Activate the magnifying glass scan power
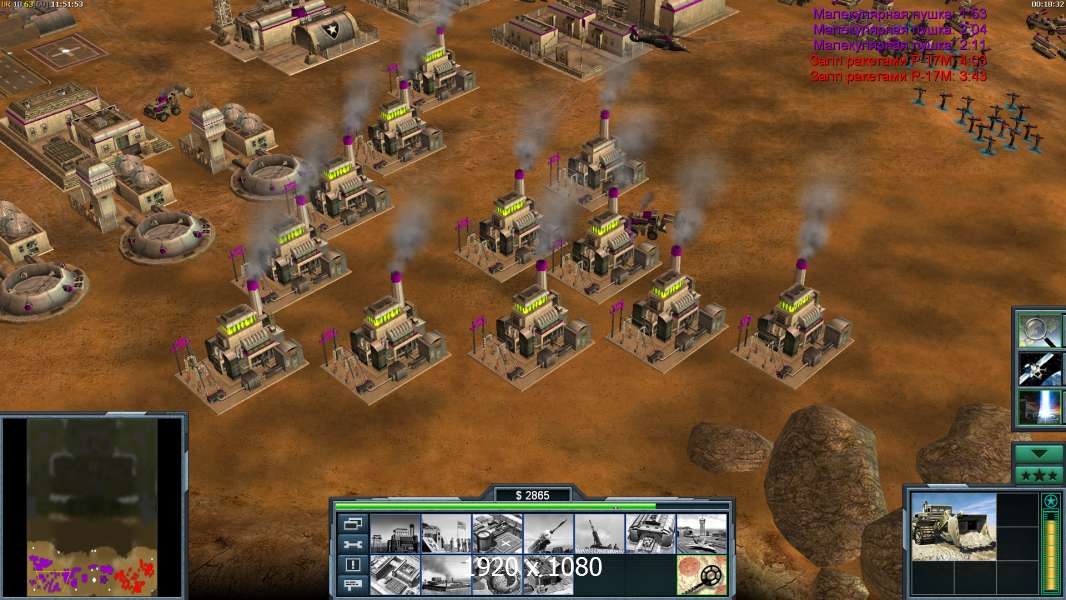This screenshot has height=600, width=1066. tap(1038, 329)
